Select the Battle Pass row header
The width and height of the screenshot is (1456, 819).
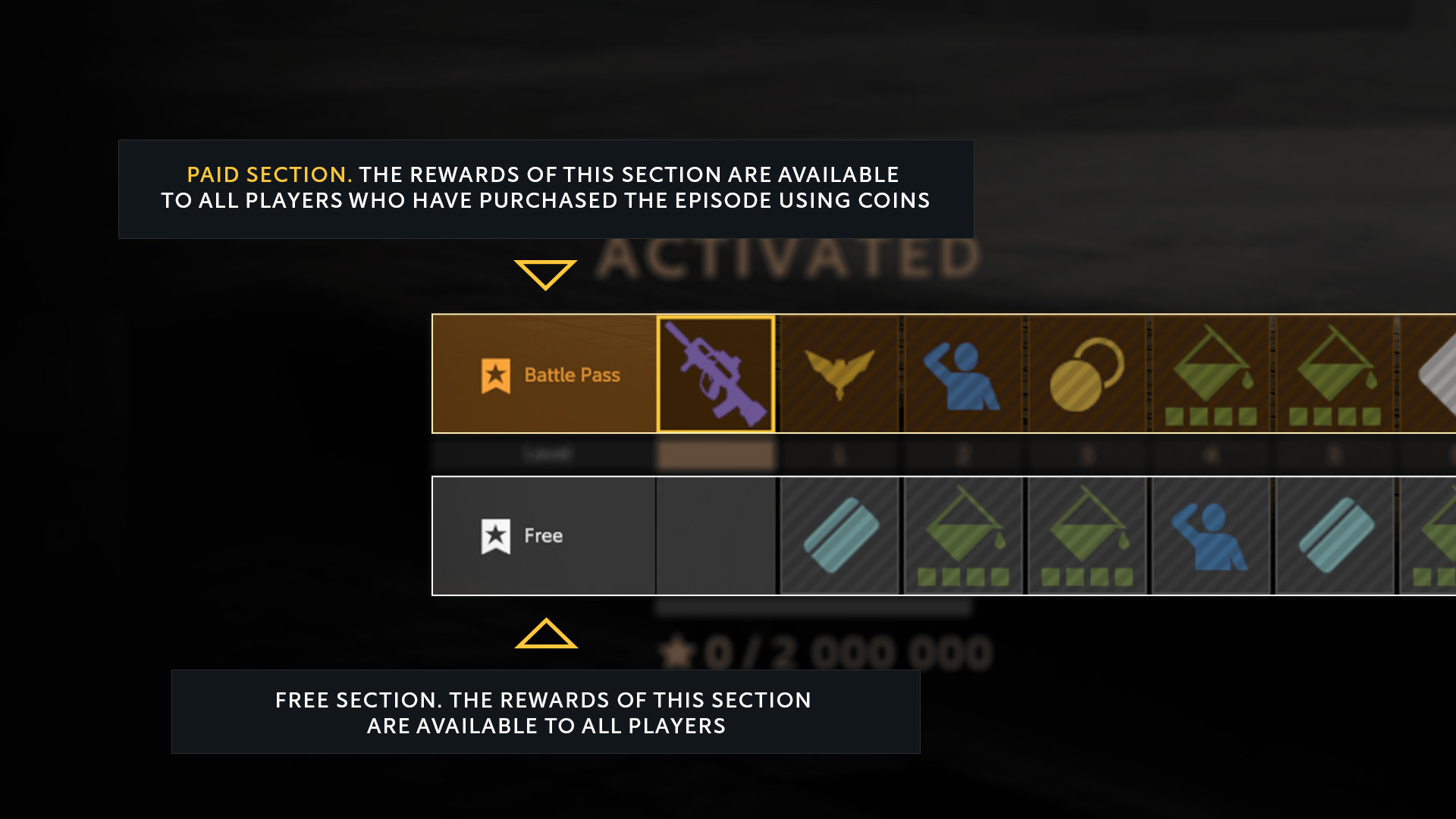544,374
